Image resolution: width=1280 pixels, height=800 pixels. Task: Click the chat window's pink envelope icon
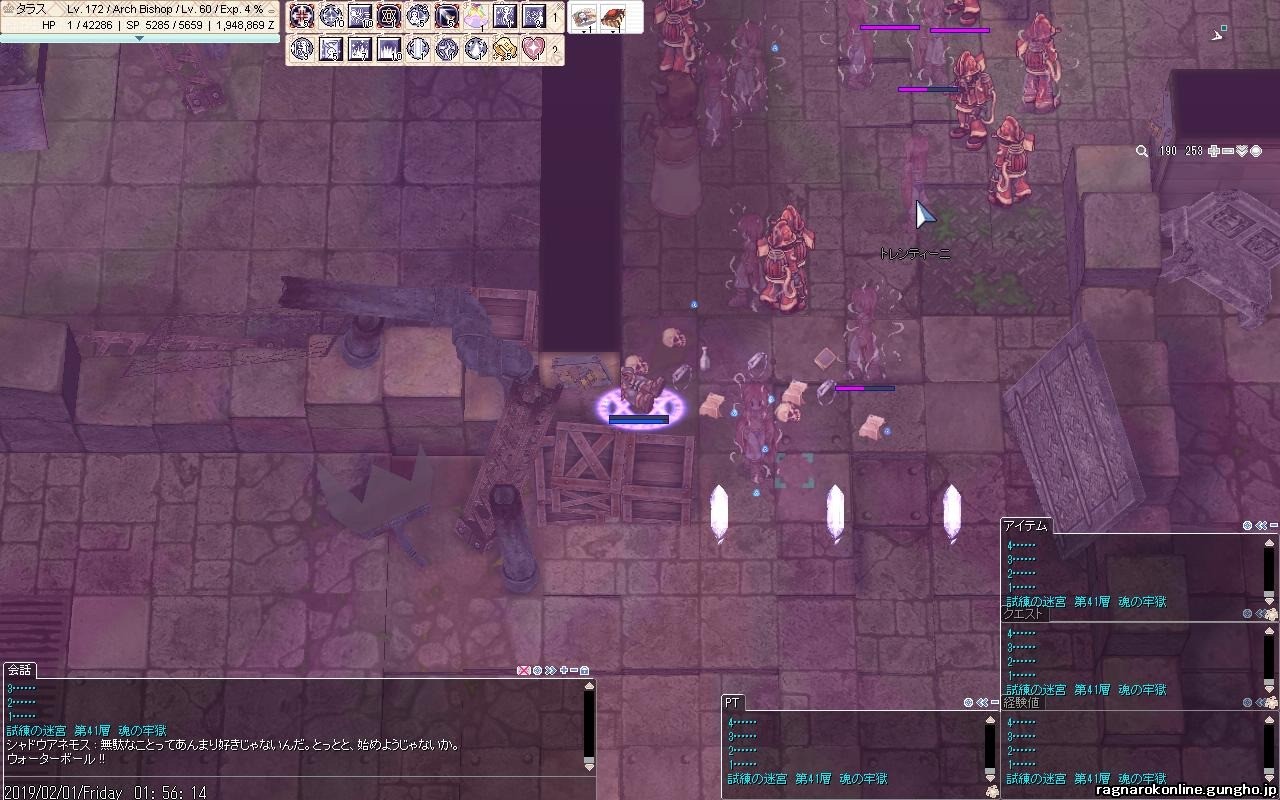point(522,670)
